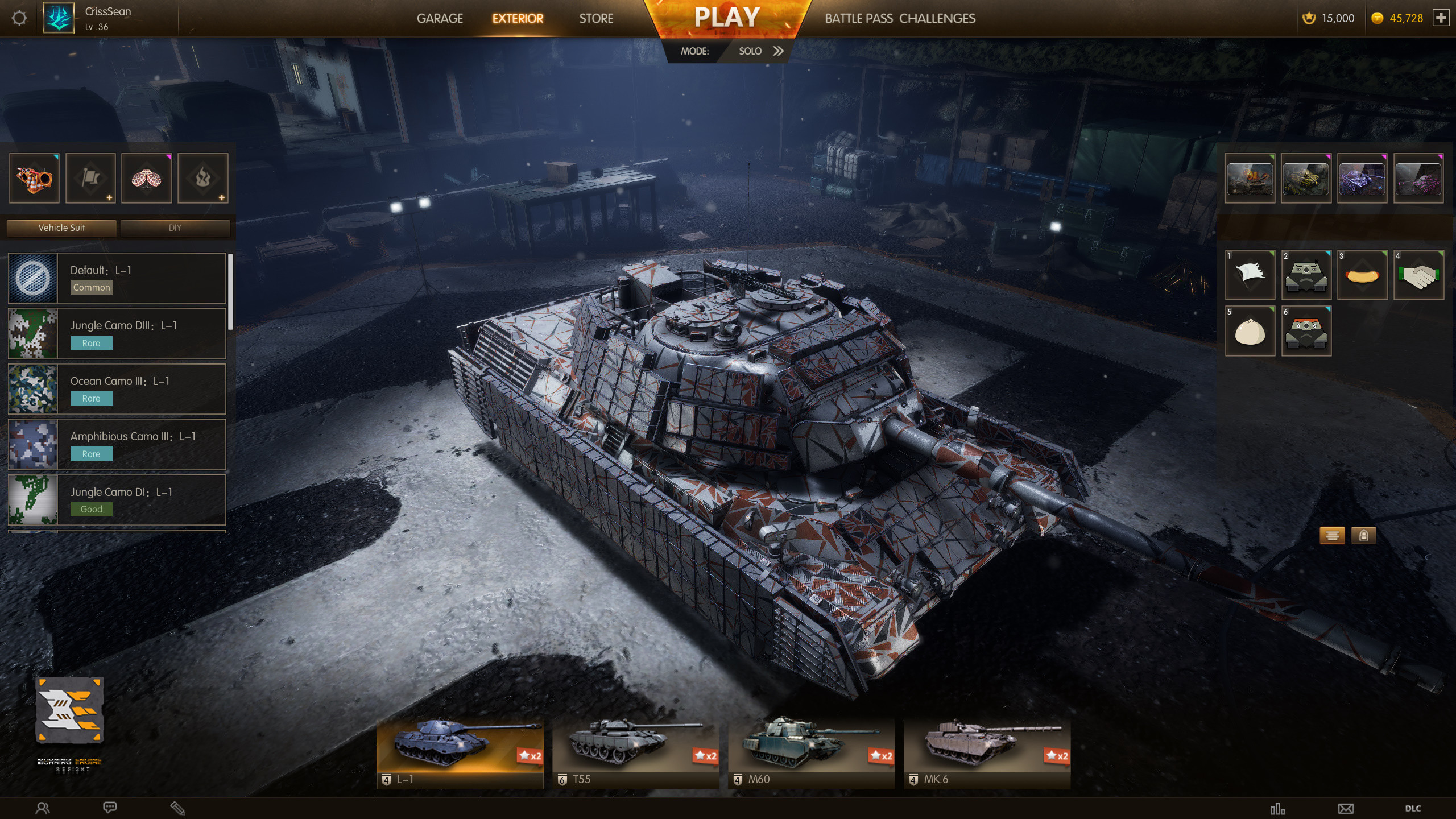The width and height of the screenshot is (1456, 819).
Task: Select the vehicle suit cones slot
Action: coord(34,178)
